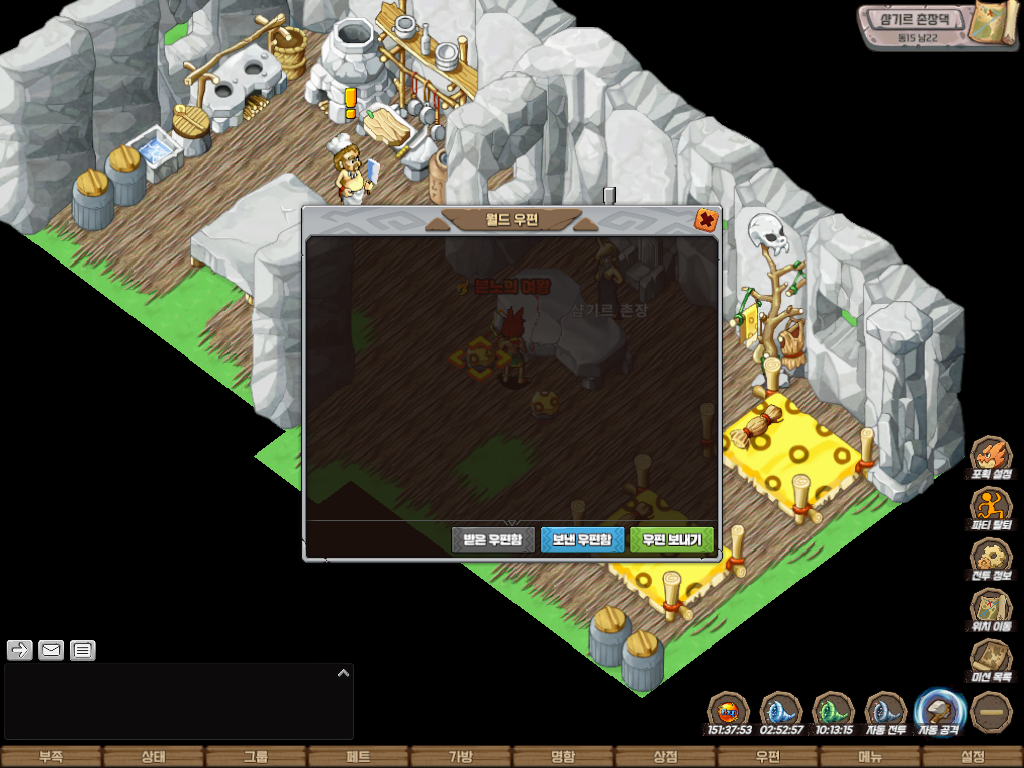Viewport: 1024px width, 768px height.
Task: Open the 부족 tribe menu
Action: pyautogui.click(x=51, y=757)
